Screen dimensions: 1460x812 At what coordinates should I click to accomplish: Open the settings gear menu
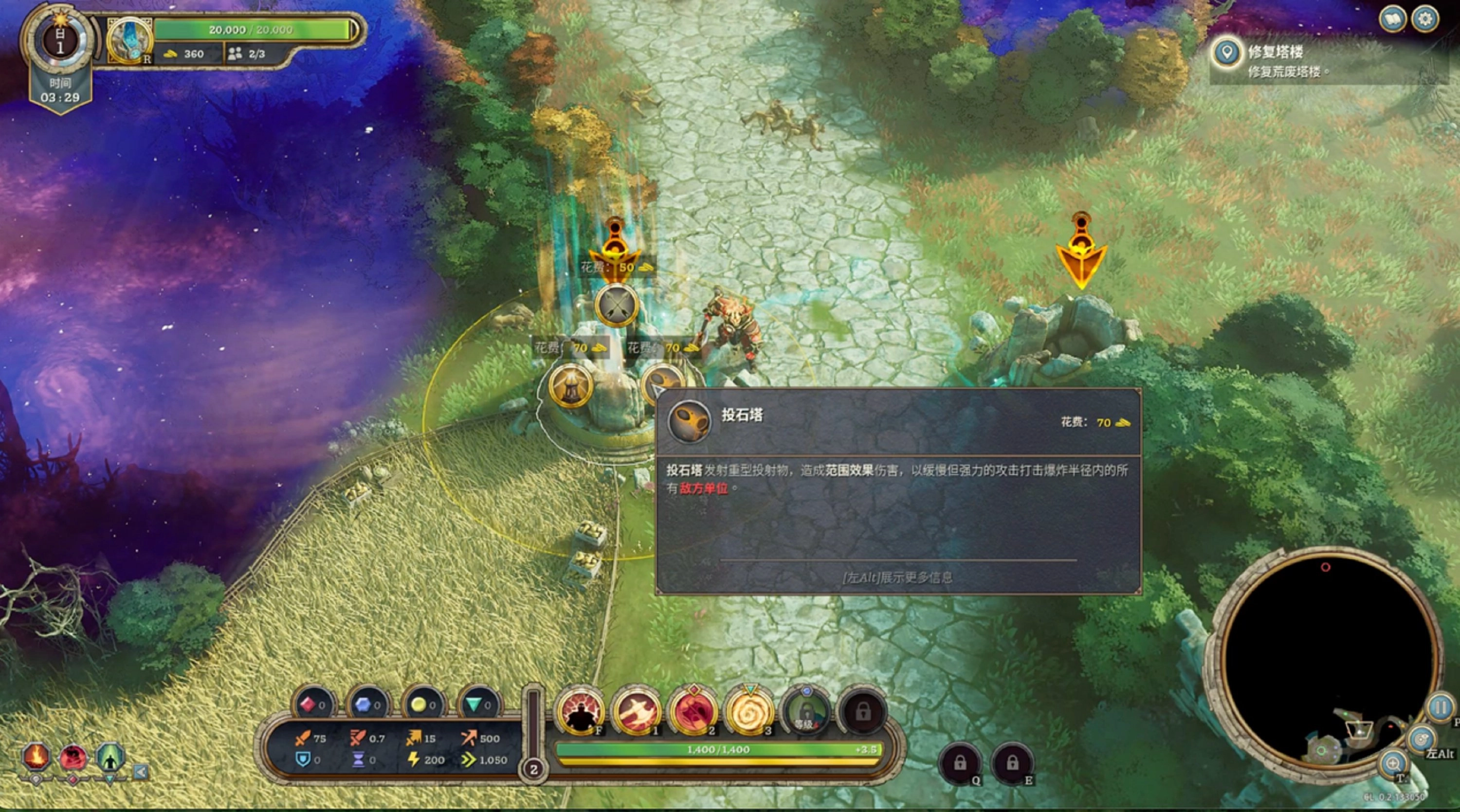[x=1425, y=19]
